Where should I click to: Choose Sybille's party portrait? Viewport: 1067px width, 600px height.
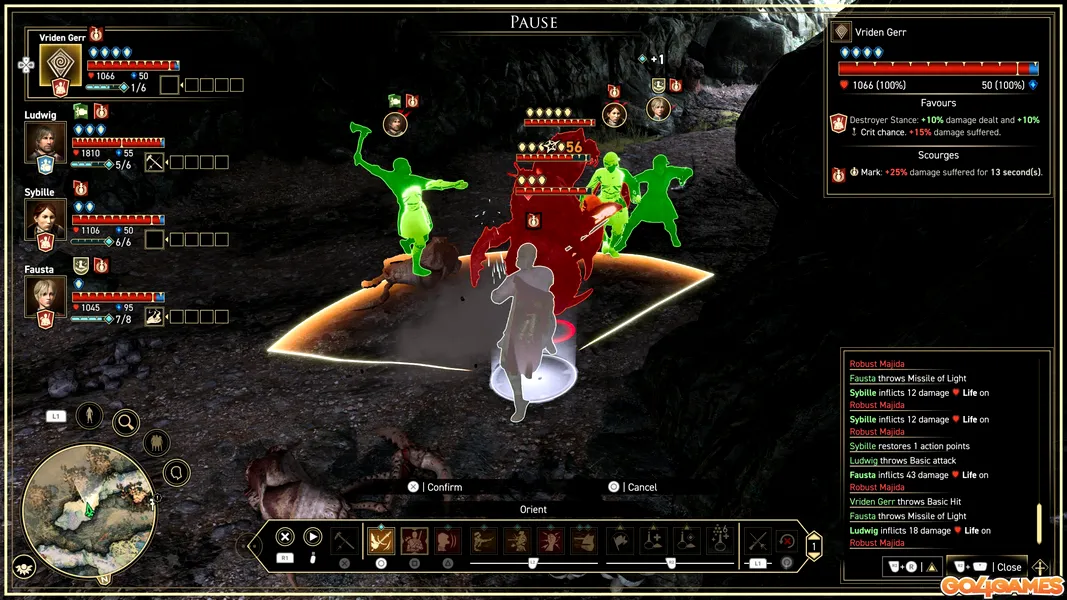click(45, 219)
